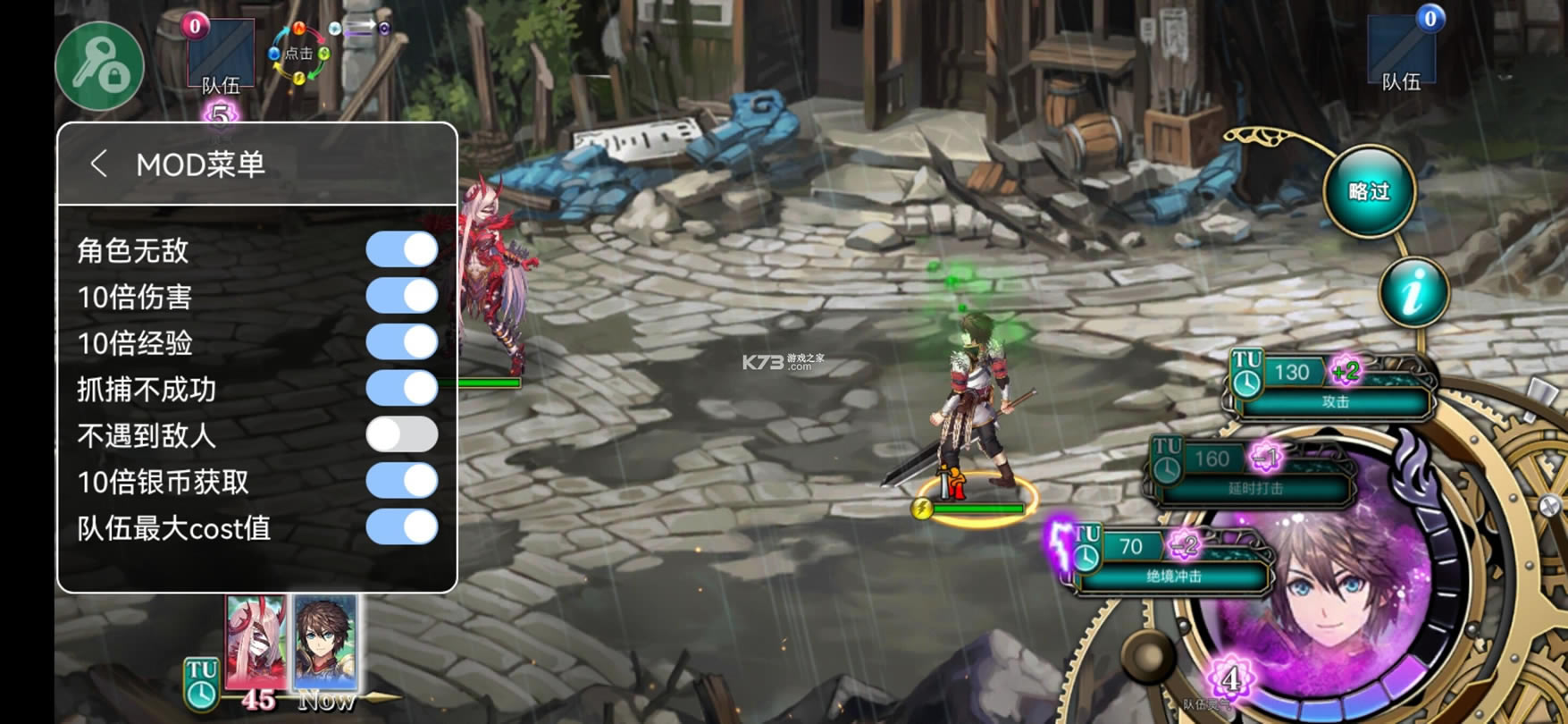Tap the 略过 skip button

(x=1369, y=191)
